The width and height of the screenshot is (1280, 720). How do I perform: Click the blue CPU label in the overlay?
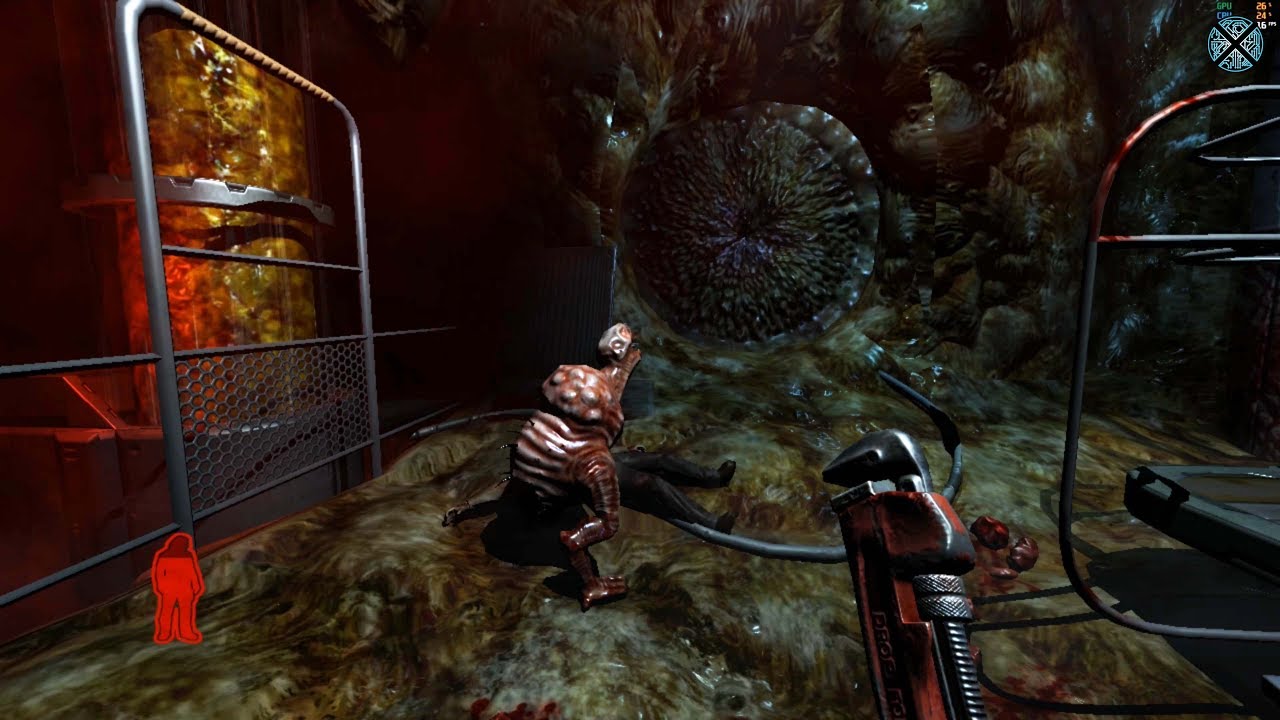coord(1223,14)
